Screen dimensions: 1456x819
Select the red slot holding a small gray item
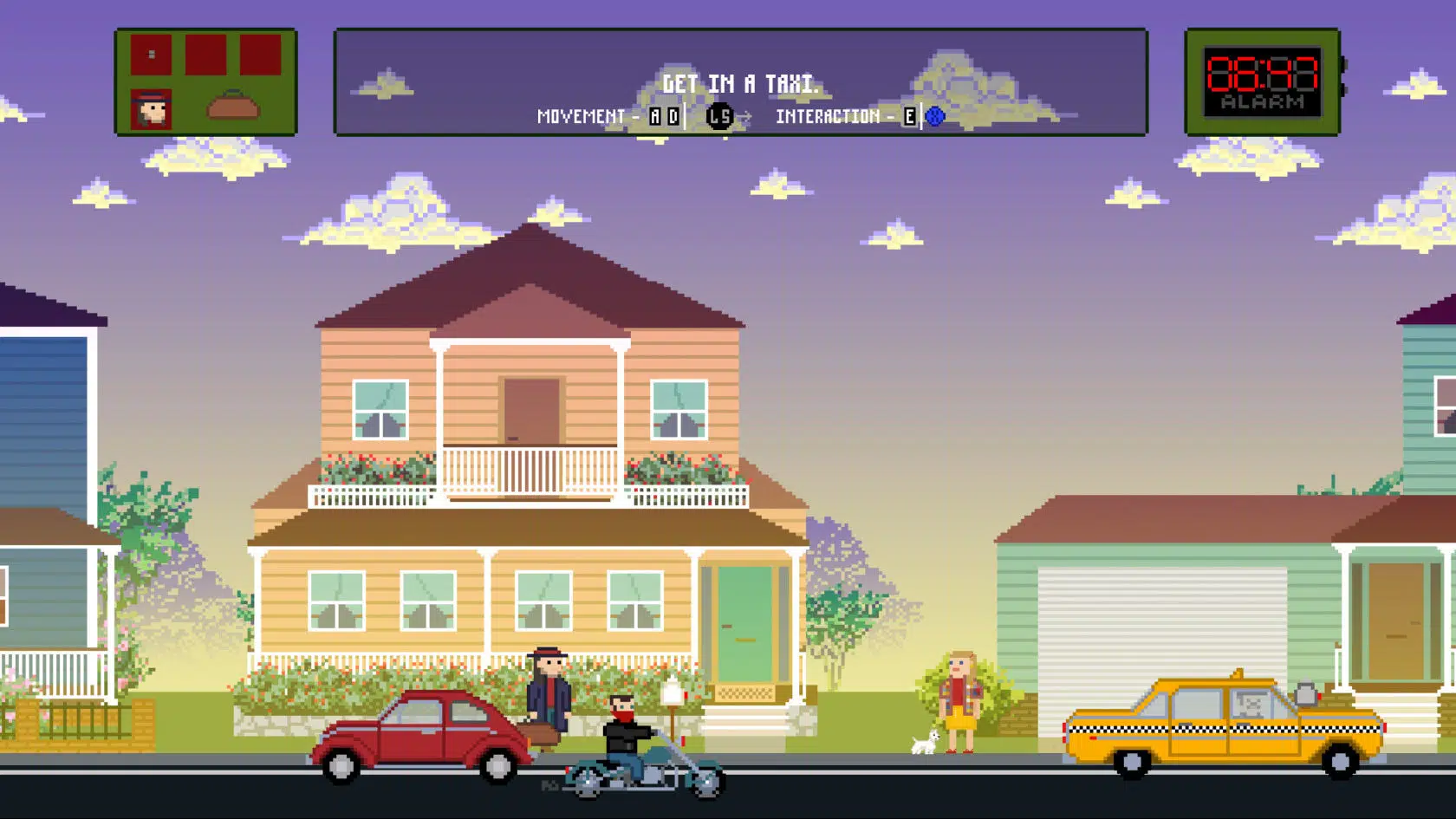pyautogui.click(x=152, y=55)
